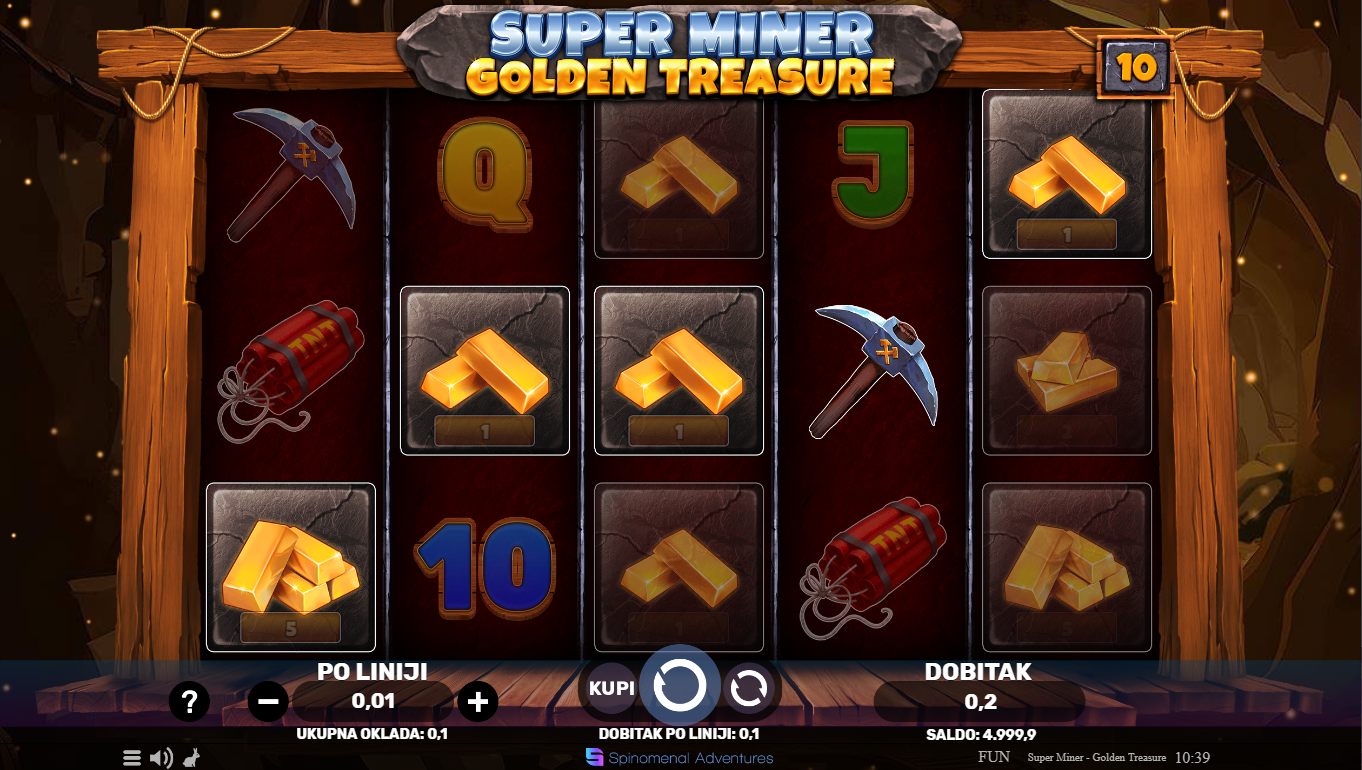The image size is (1362, 770).
Task: Click the number 10 paylines sign
Action: [x=1136, y=68]
